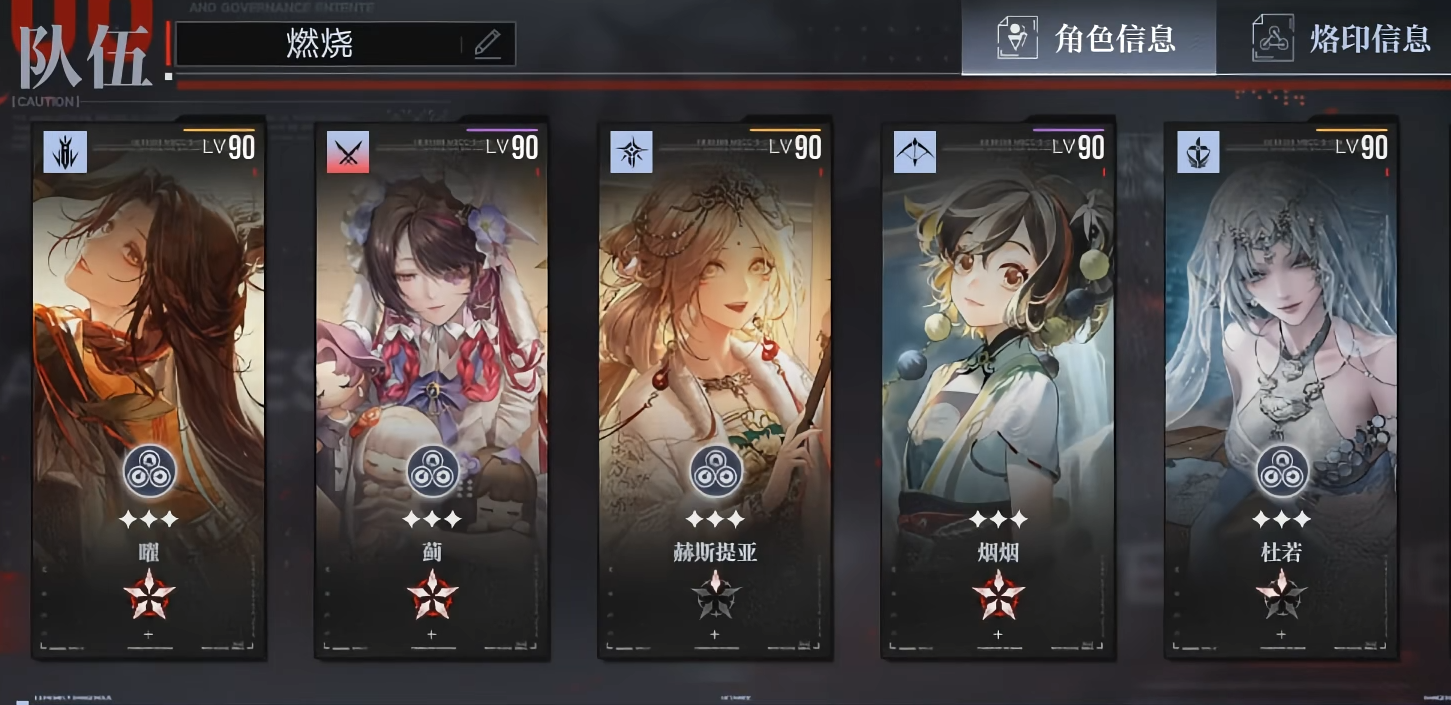Viewport: 1451px width, 705px height.
Task: Open 曜's red star emblem slot
Action: click(x=148, y=595)
